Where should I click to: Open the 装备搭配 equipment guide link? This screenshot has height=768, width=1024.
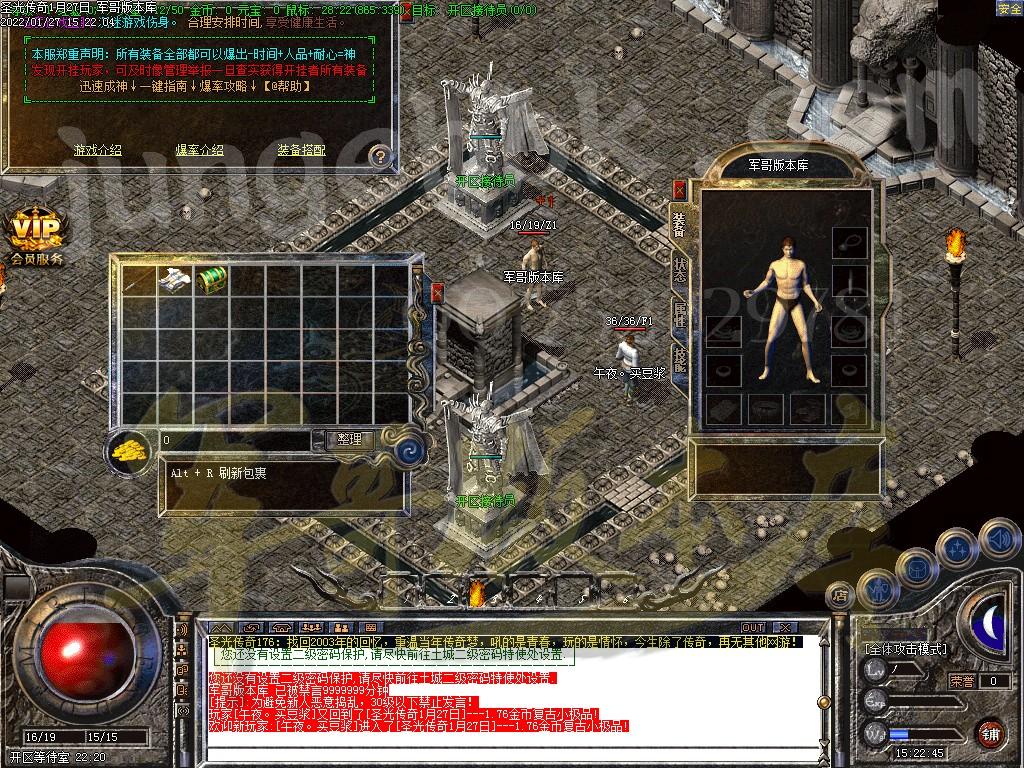pyautogui.click(x=301, y=150)
